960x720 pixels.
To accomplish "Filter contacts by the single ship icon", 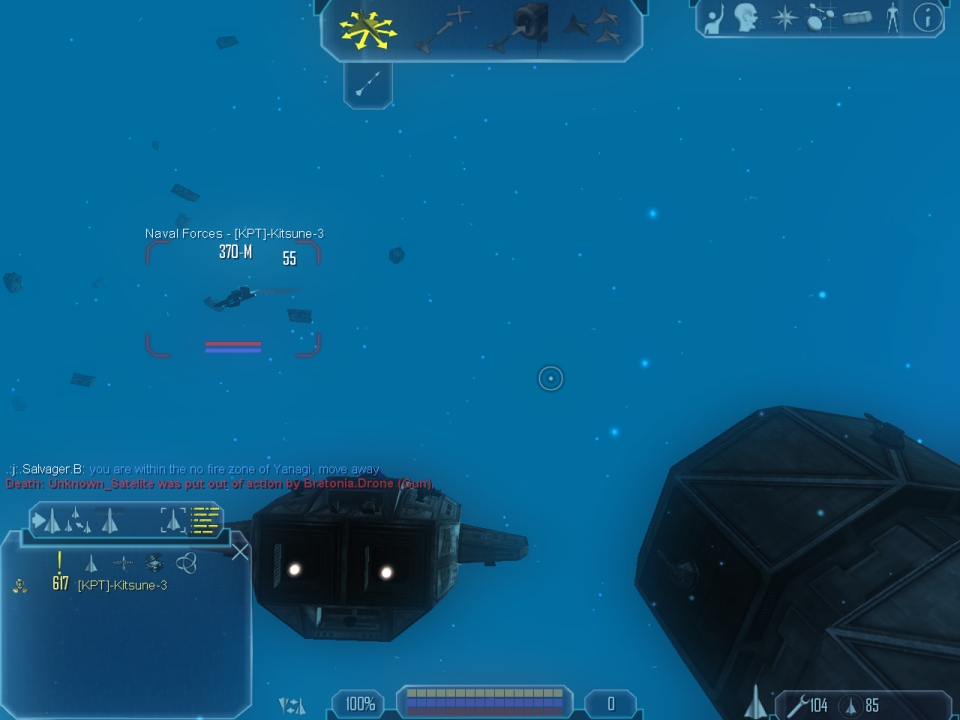I will 91,563.
